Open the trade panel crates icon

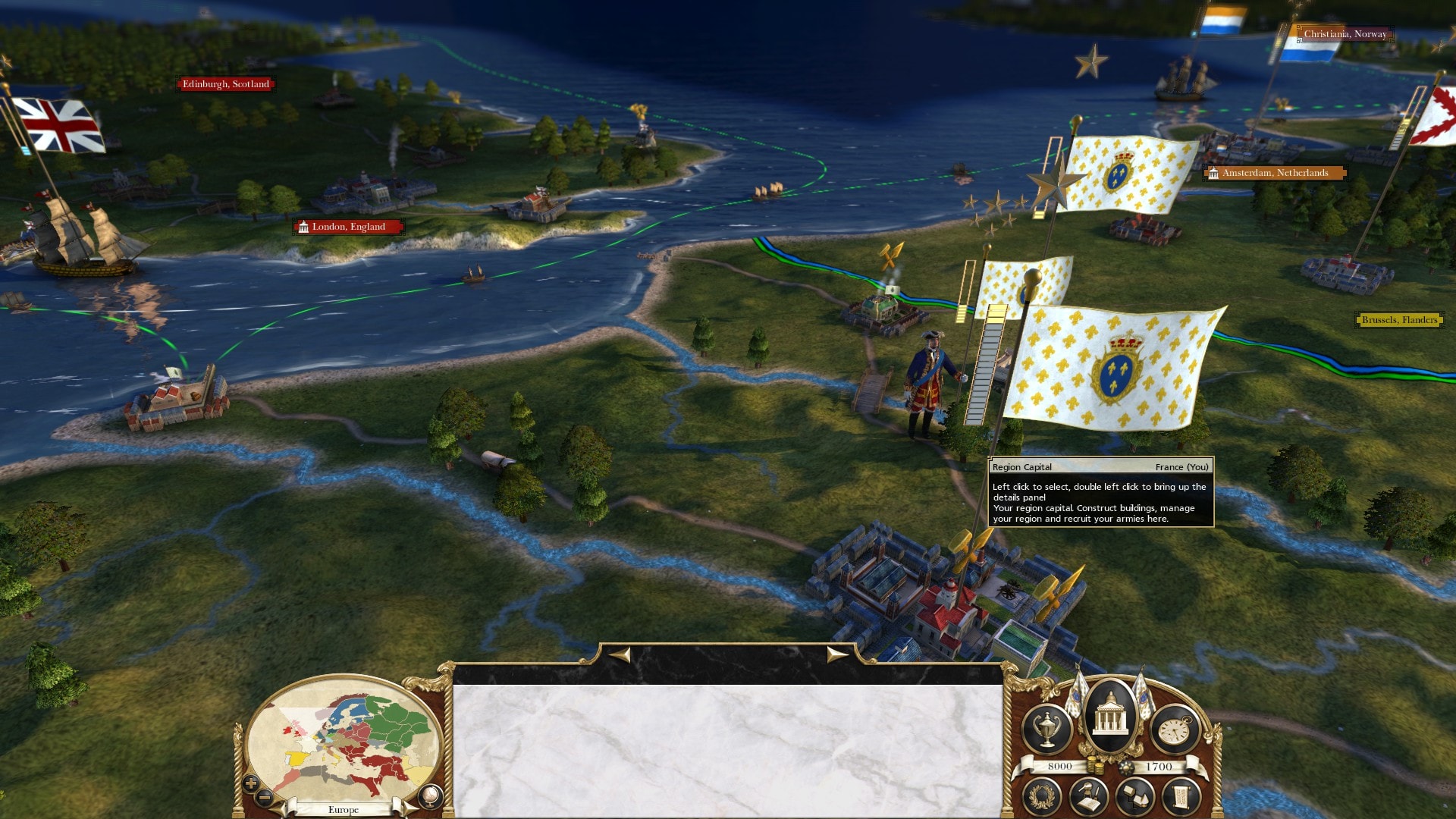1135,797
